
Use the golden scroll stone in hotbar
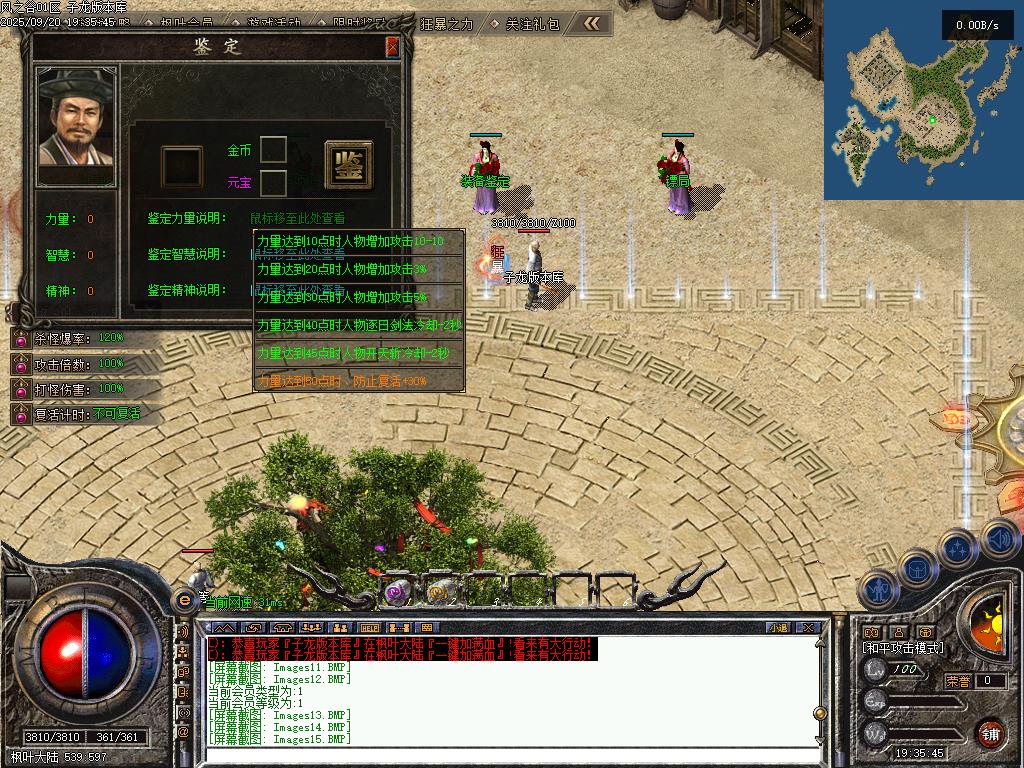click(x=437, y=593)
